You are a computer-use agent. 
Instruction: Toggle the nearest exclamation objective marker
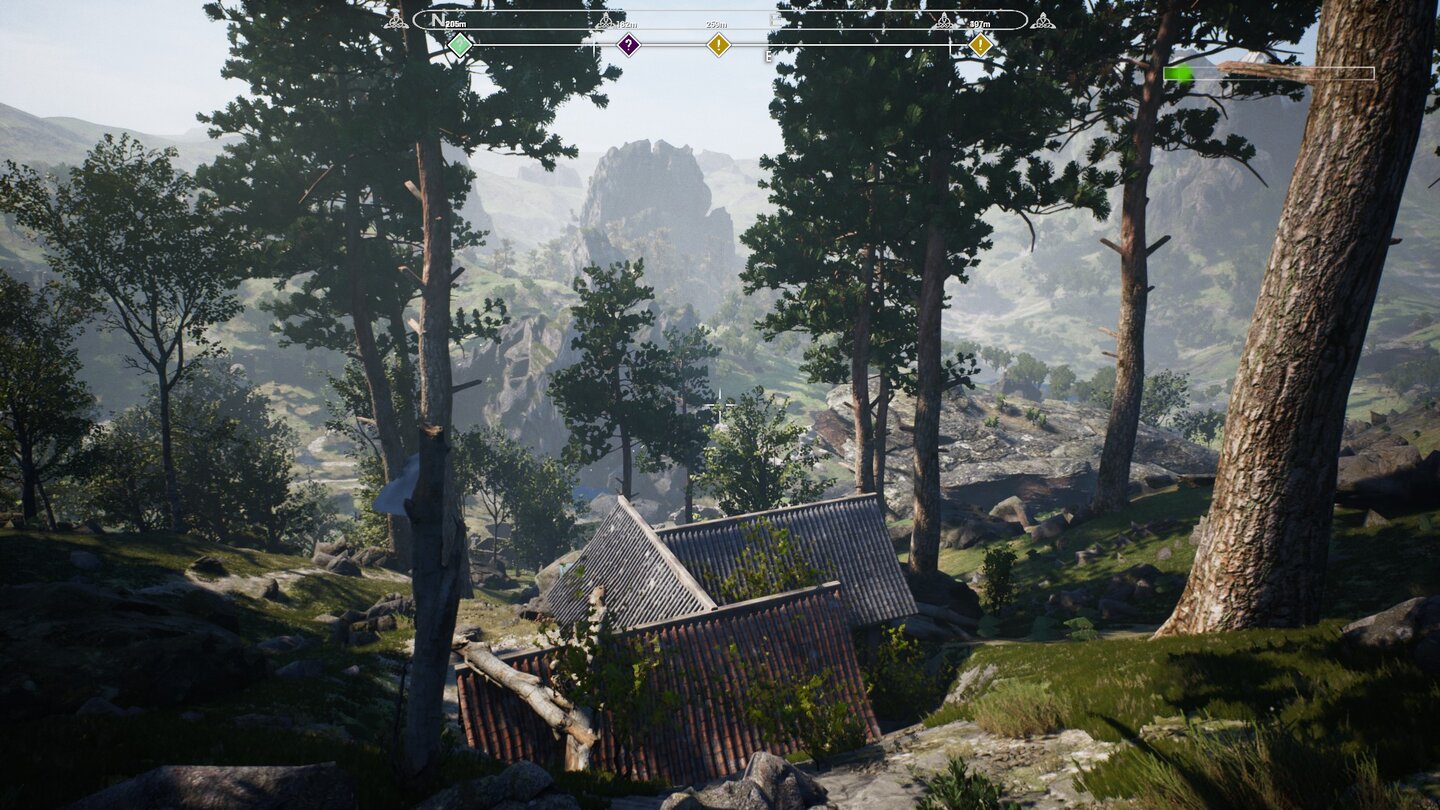[x=718, y=45]
